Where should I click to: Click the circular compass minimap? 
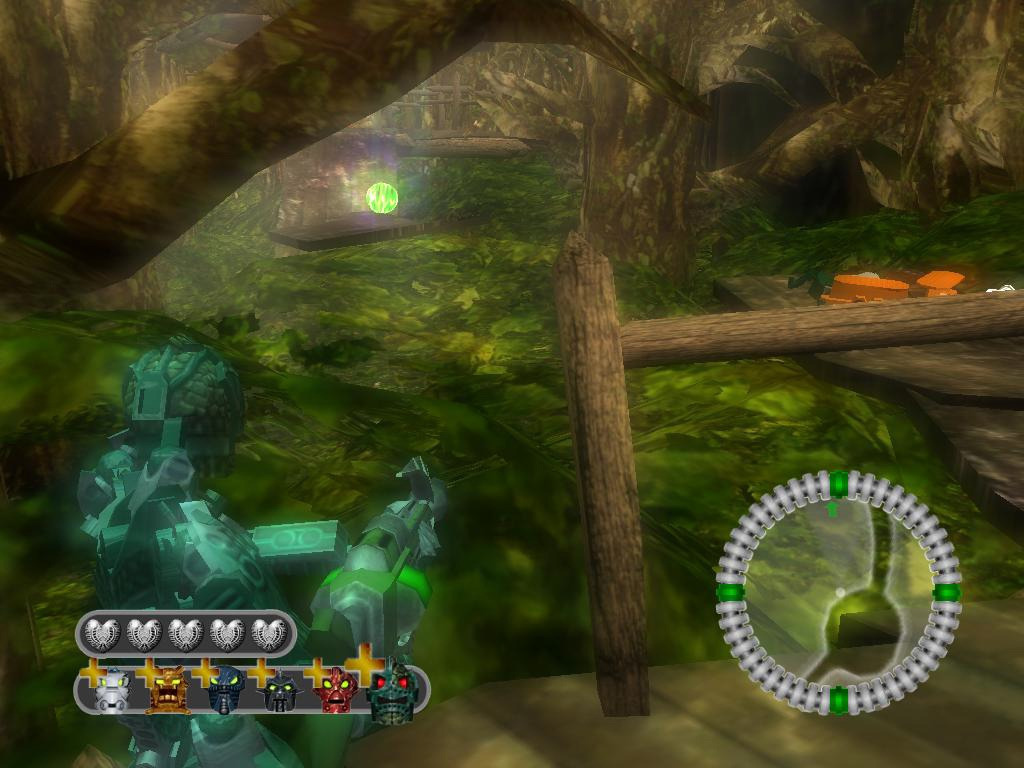click(838, 593)
